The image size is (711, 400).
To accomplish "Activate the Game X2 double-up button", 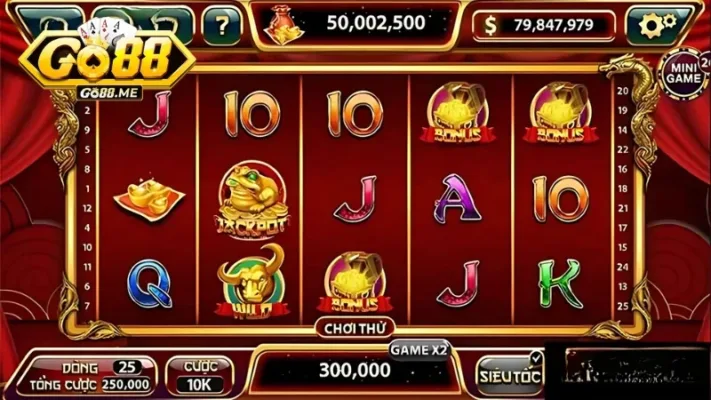I will coord(418,349).
